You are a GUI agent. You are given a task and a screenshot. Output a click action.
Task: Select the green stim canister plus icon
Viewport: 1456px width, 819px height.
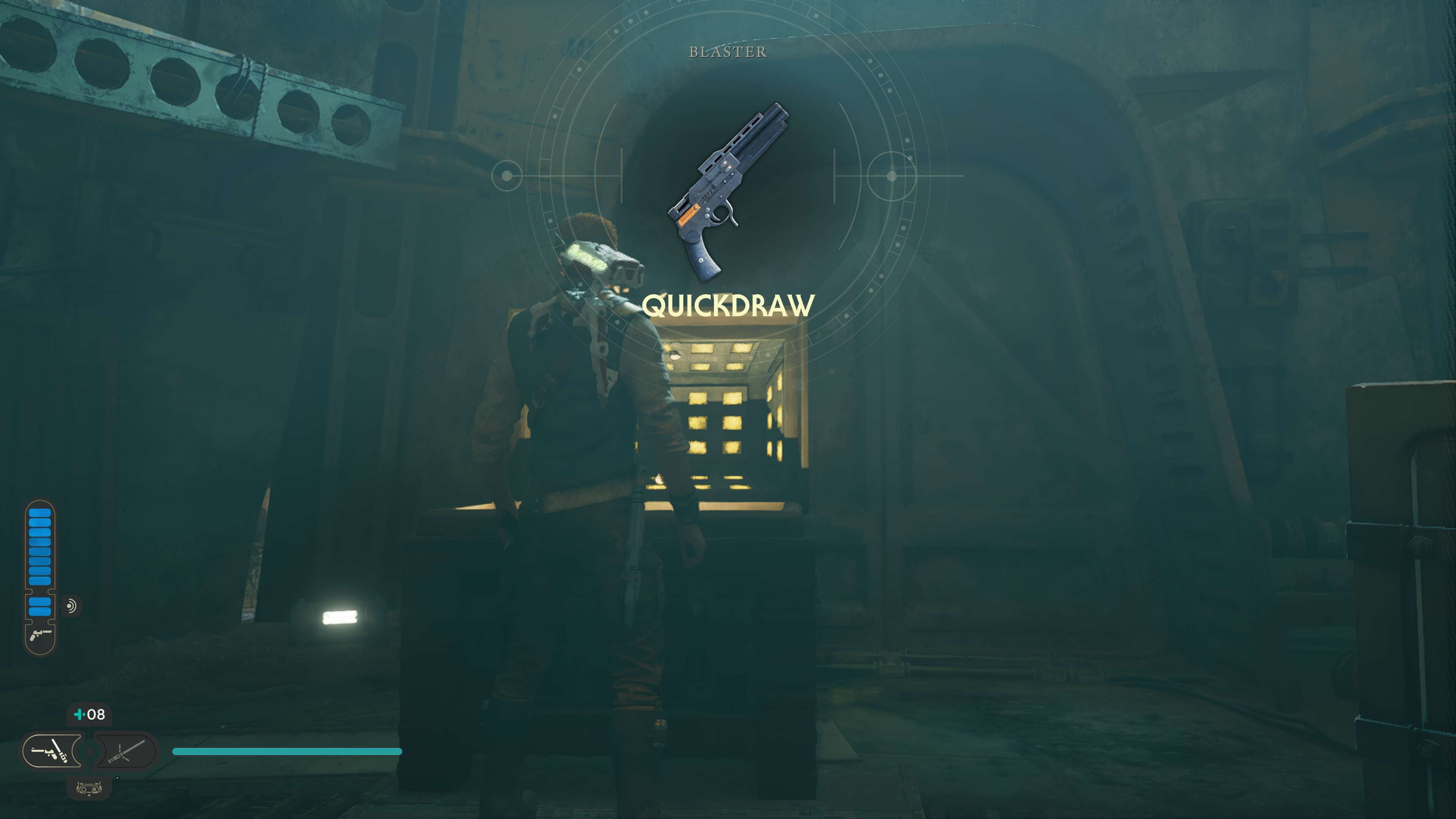coord(80,714)
